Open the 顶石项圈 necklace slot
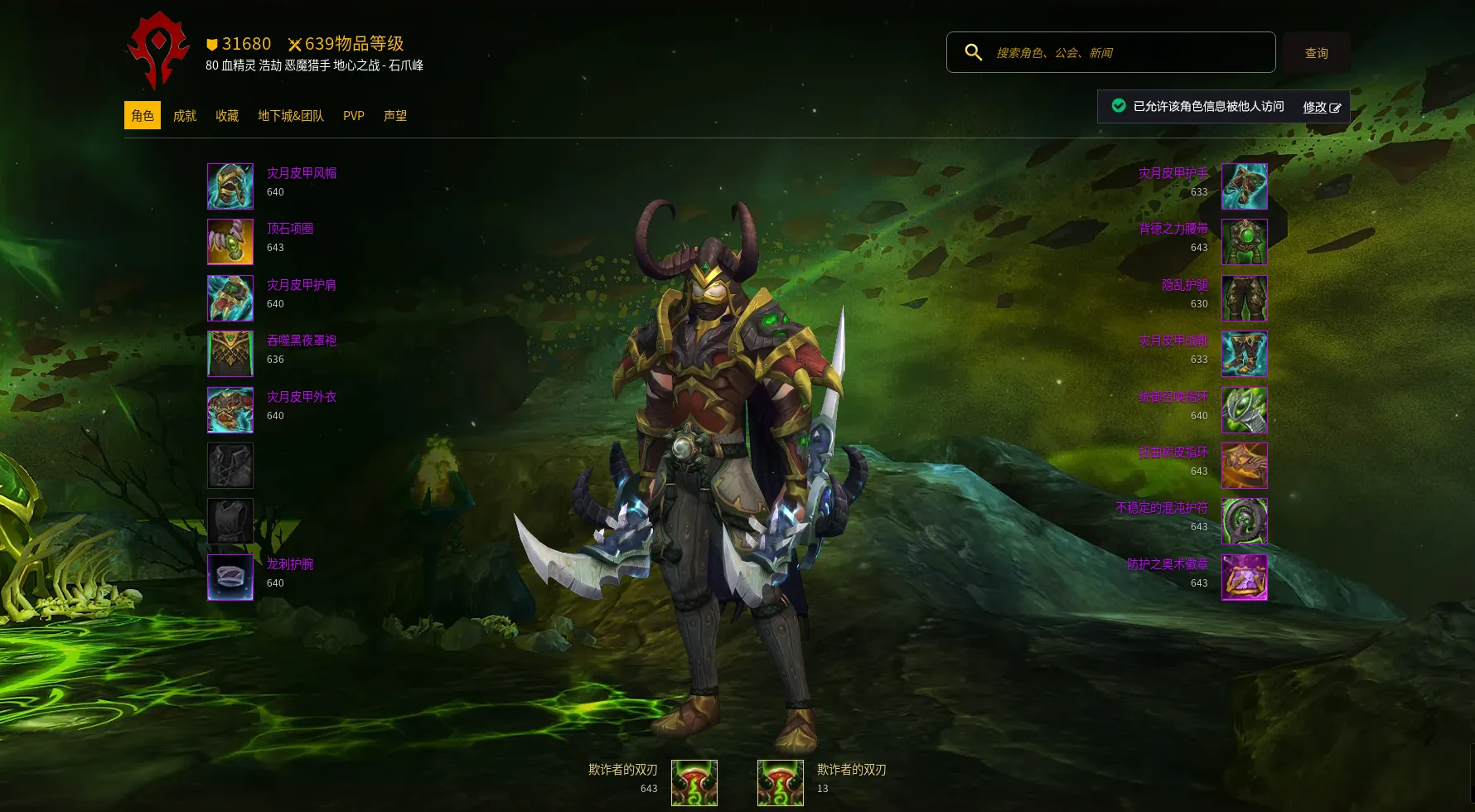 [230, 242]
